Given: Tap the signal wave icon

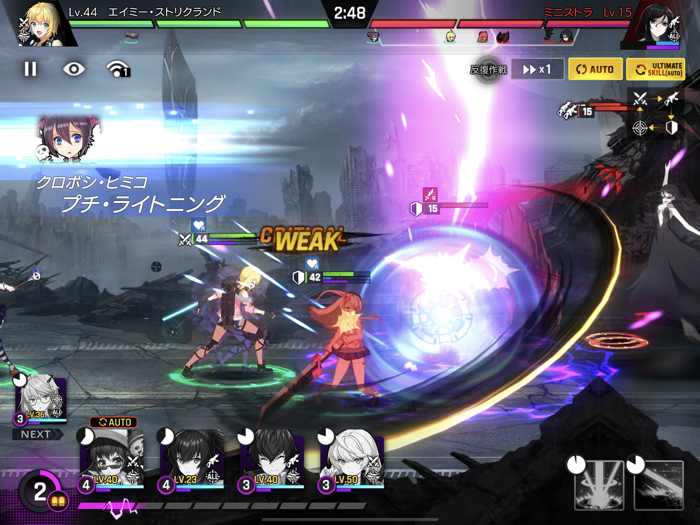Looking at the screenshot, I should pyautogui.click(x=118, y=69).
